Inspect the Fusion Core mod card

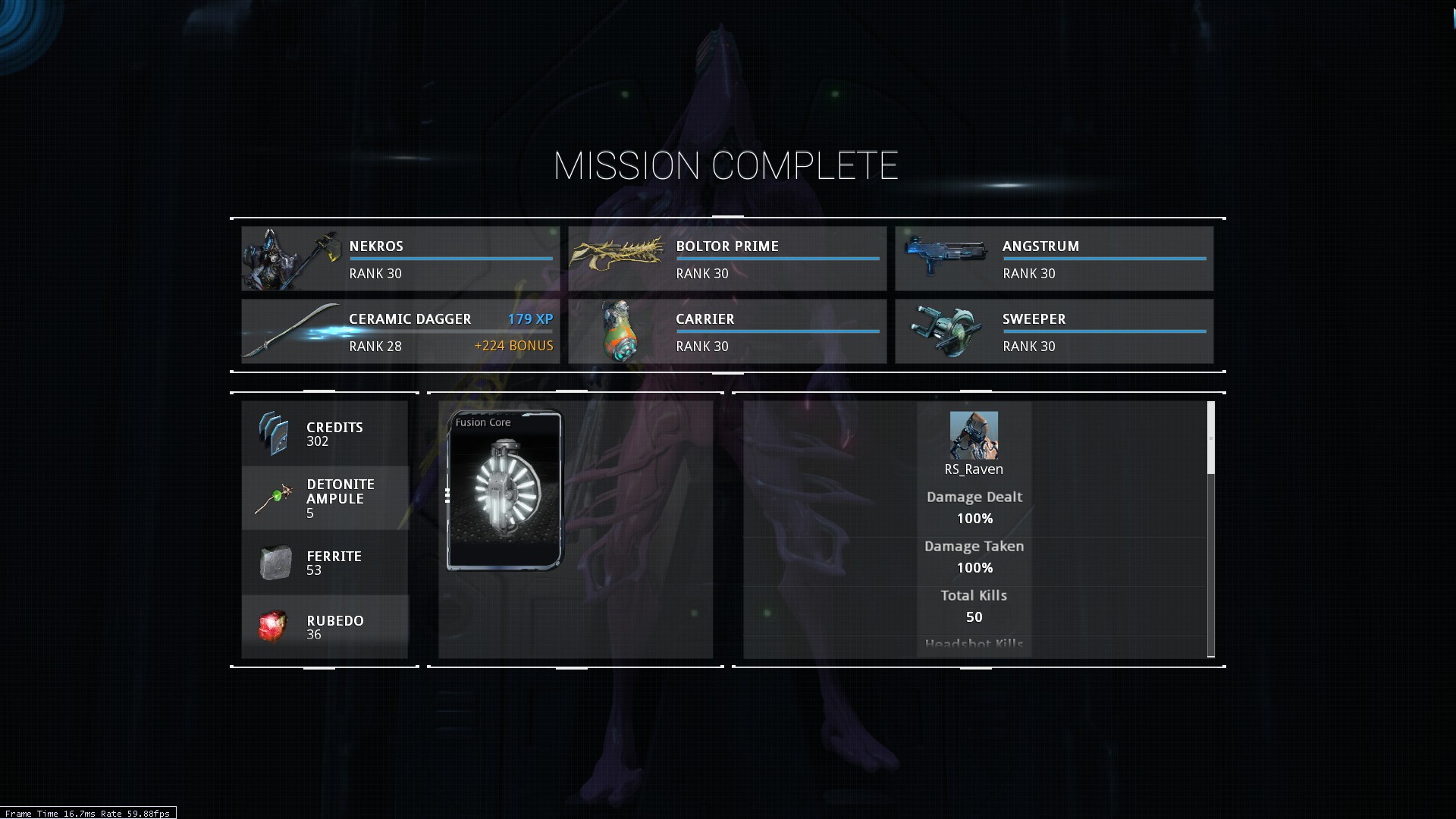click(505, 491)
